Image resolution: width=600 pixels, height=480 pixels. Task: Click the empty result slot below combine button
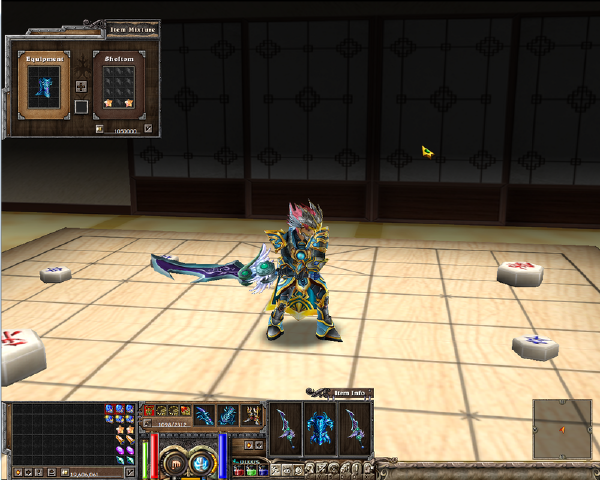click(81, 107)
